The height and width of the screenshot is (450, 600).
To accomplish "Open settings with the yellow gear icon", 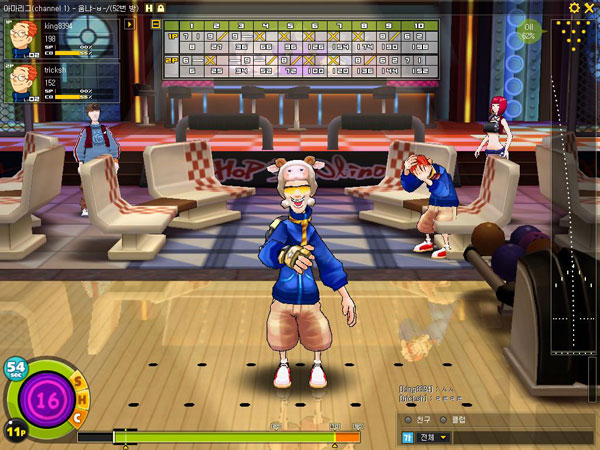I will tap(574, 8).
